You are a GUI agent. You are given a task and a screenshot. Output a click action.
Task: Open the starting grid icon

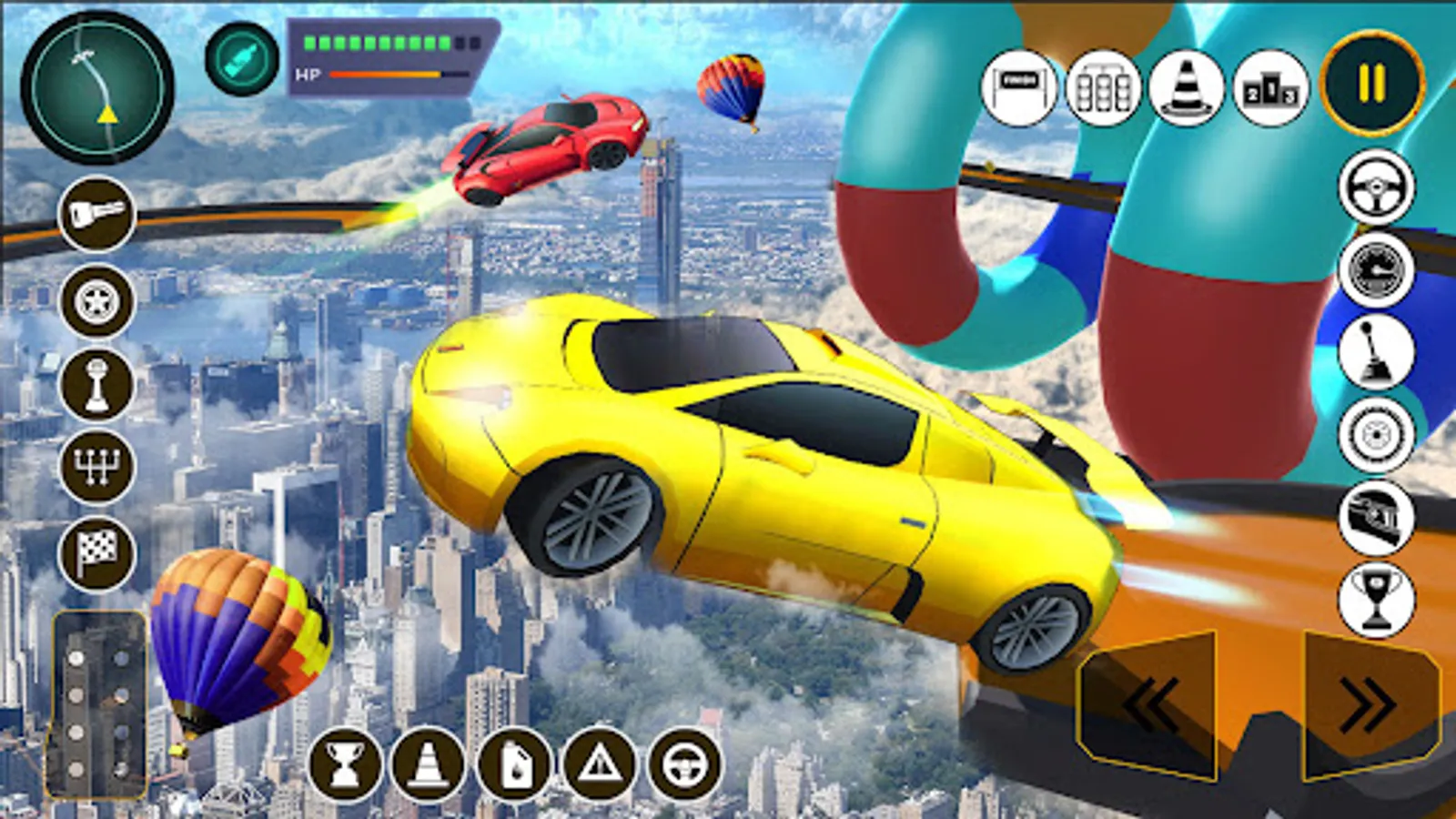(1103, 88)
